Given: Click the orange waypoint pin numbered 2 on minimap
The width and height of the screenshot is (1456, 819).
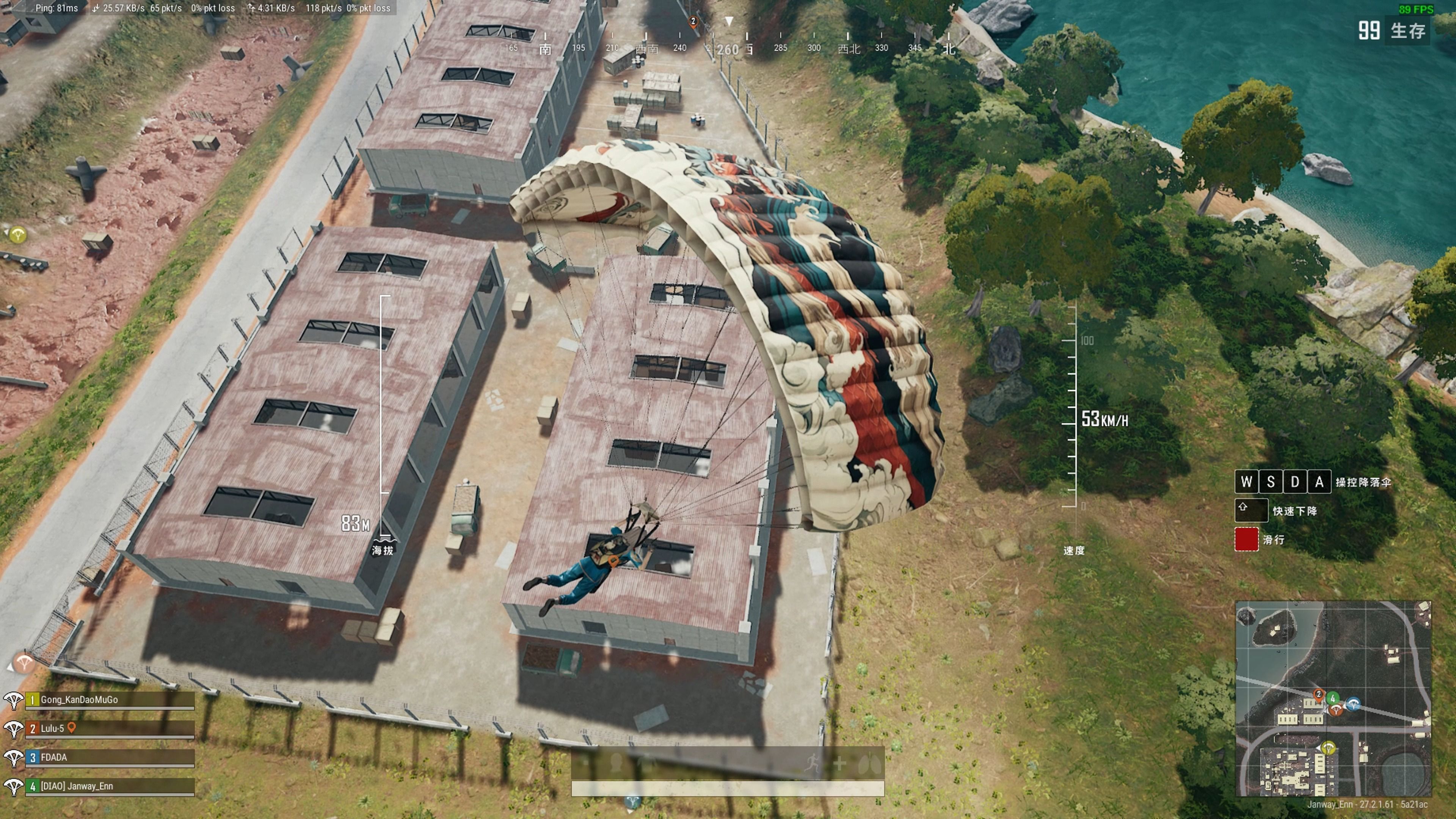Looking at the screenshot, I should coord(1319,694).
